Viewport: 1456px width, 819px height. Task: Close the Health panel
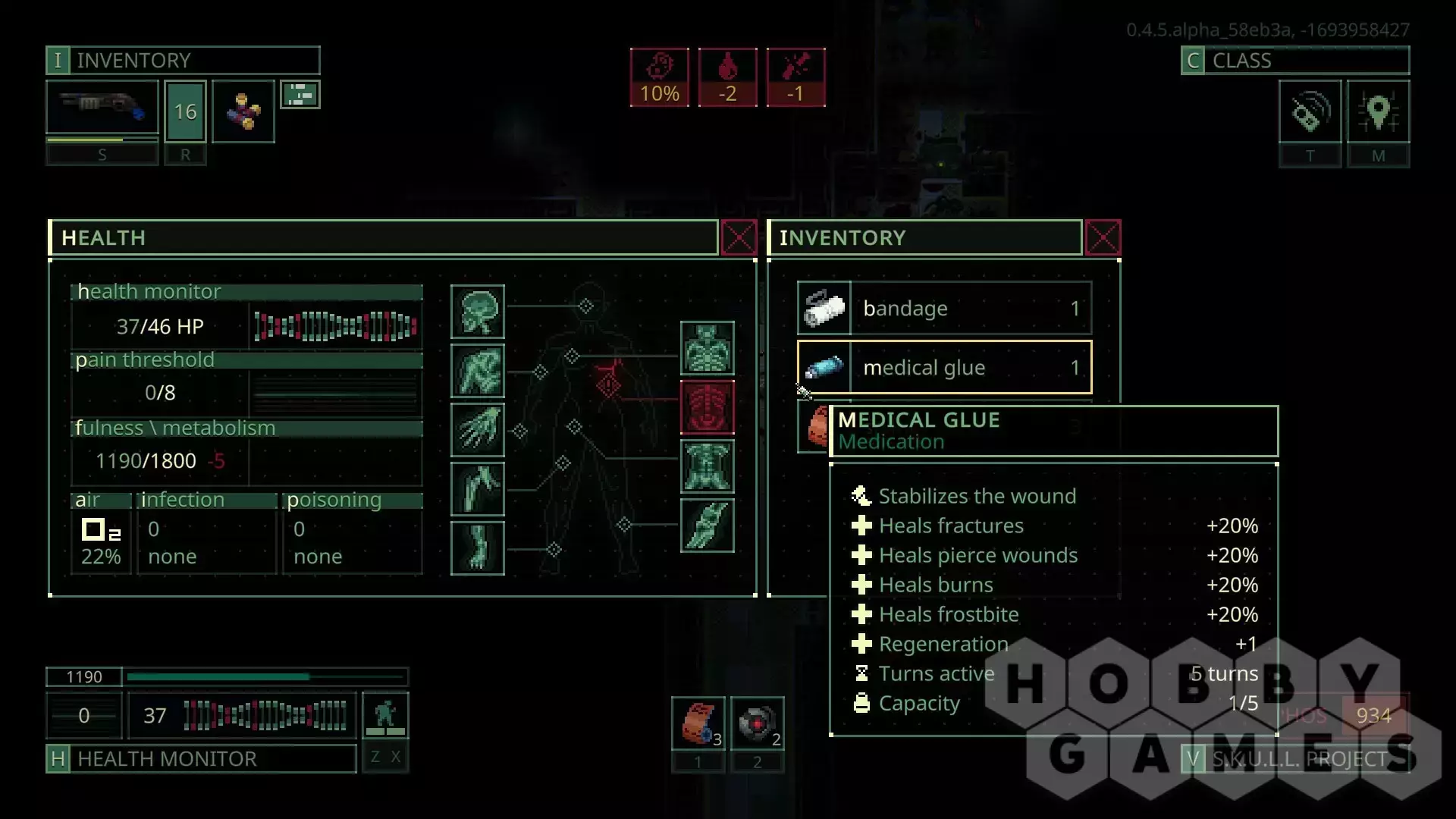739,238
